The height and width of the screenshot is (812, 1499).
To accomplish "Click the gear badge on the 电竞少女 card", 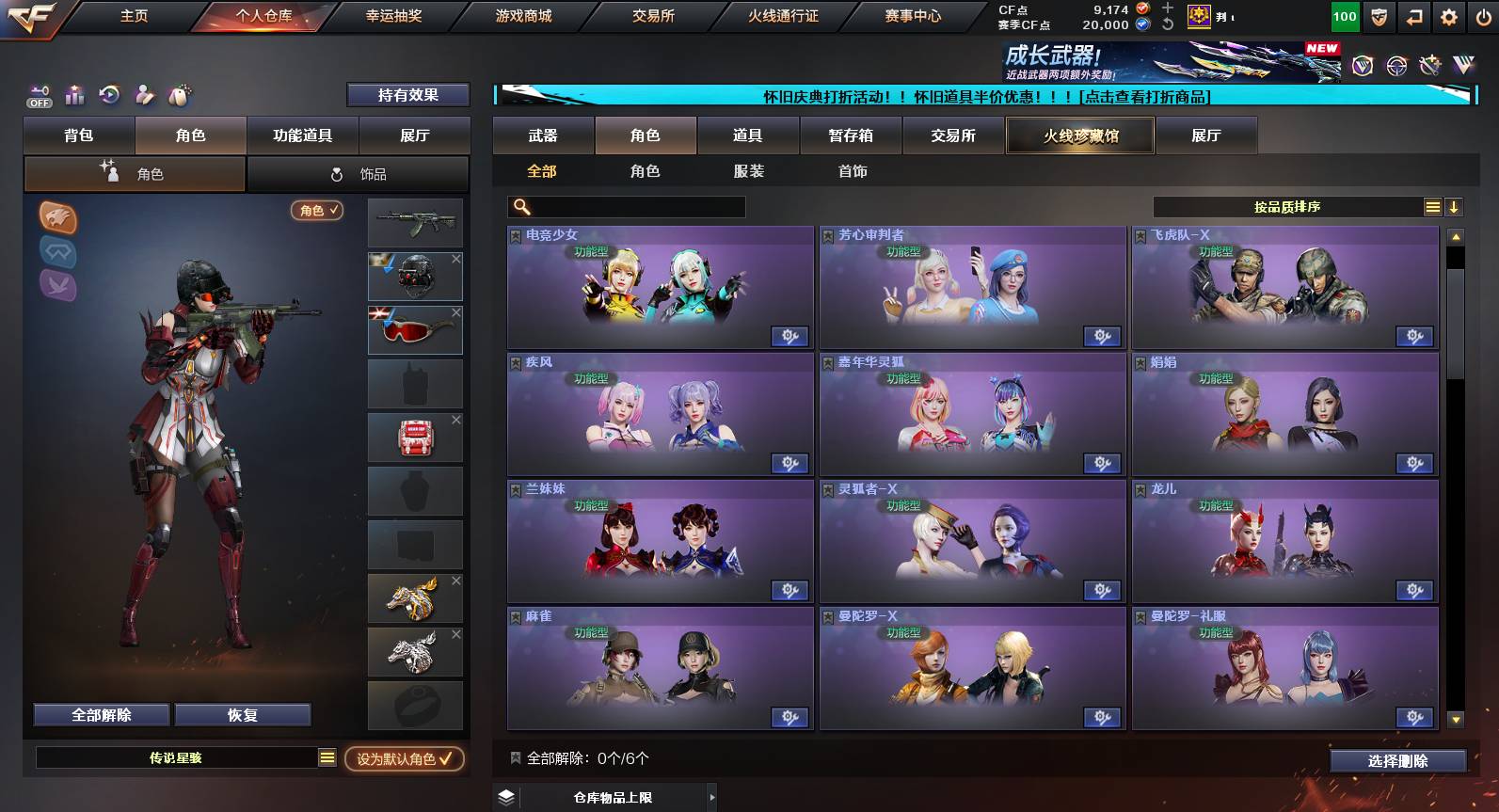I will click(791, 336).
